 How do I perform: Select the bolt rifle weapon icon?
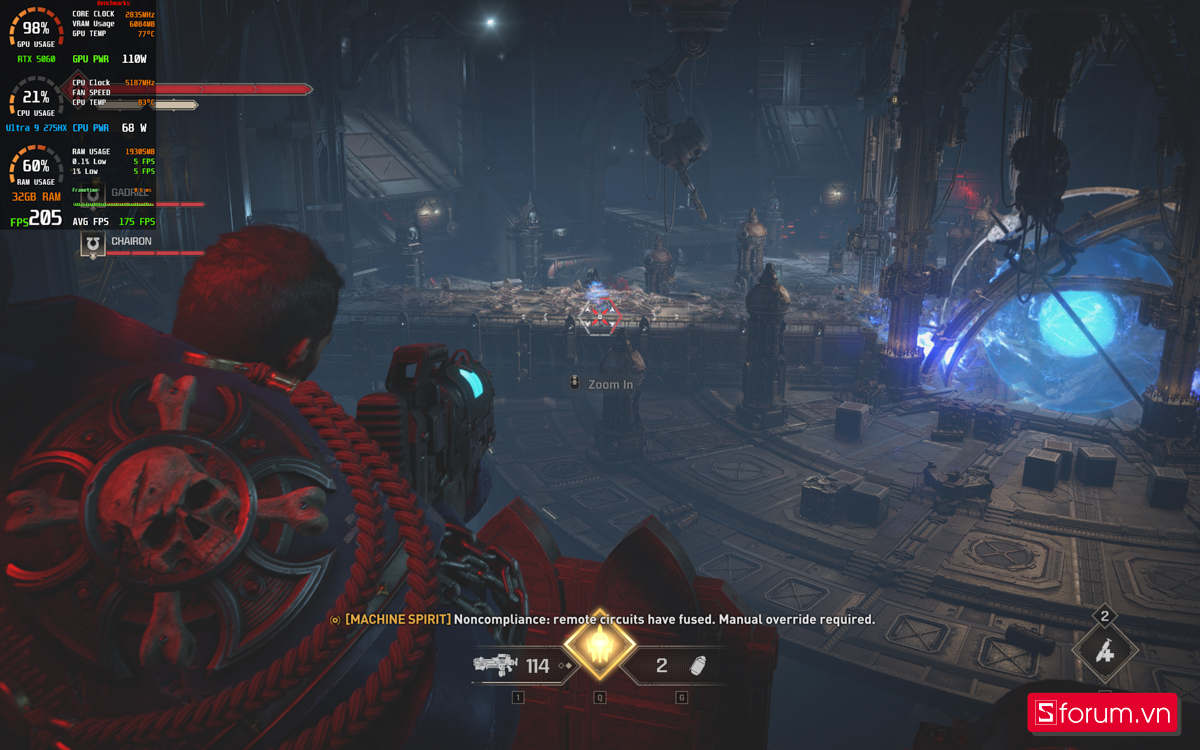[495, 665]
